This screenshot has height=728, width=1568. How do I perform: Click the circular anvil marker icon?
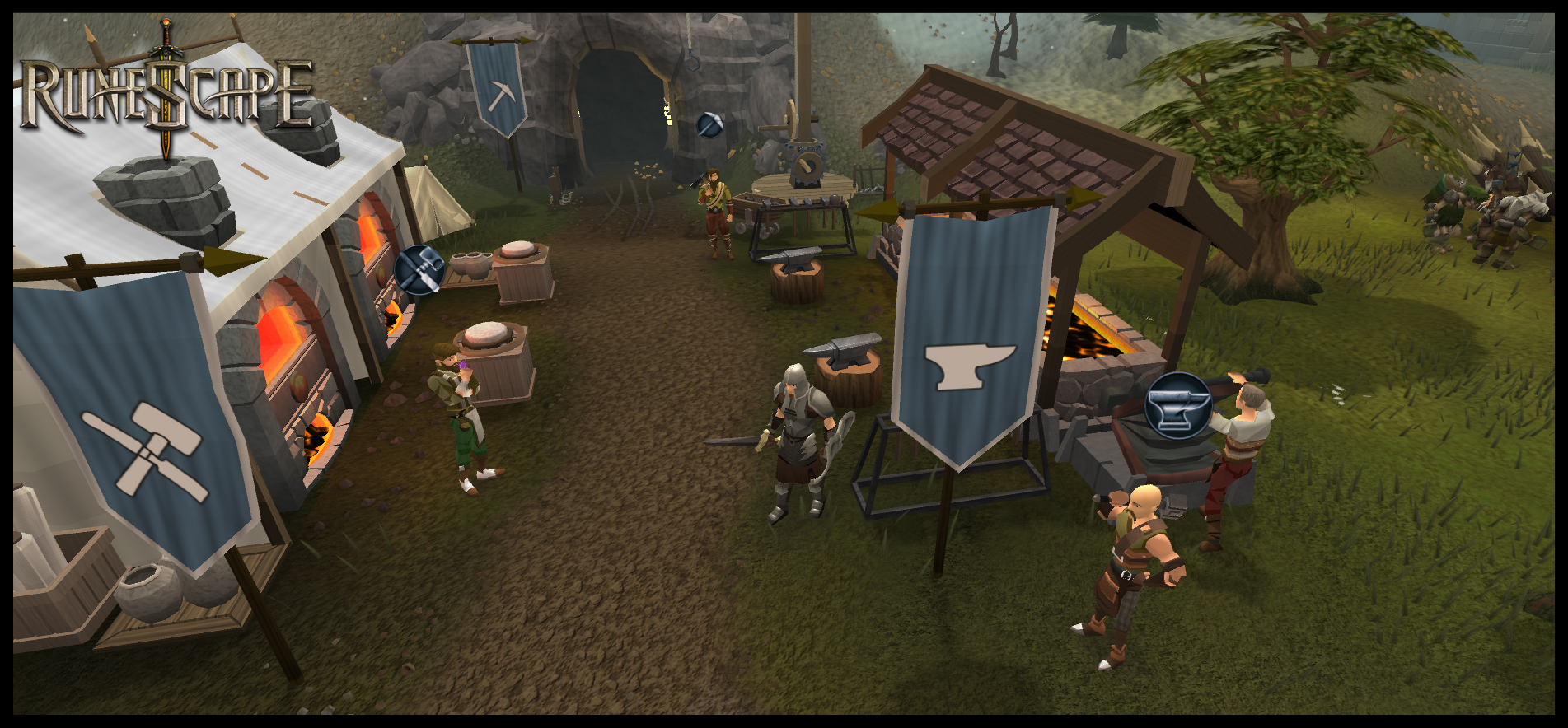click(1178, 405)
